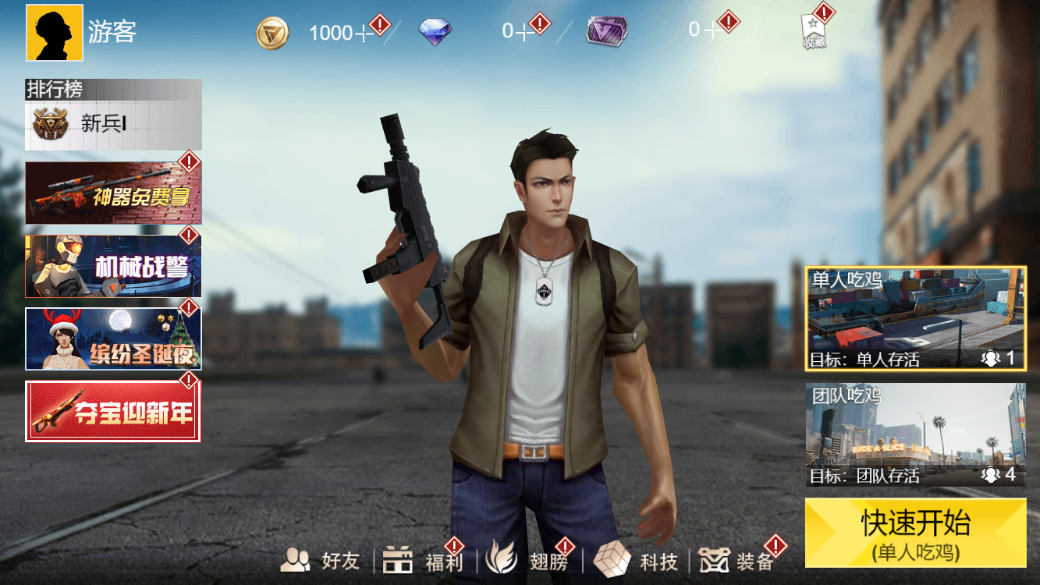
Task: Start the match with 快速开始
Action: click(915, 533)
